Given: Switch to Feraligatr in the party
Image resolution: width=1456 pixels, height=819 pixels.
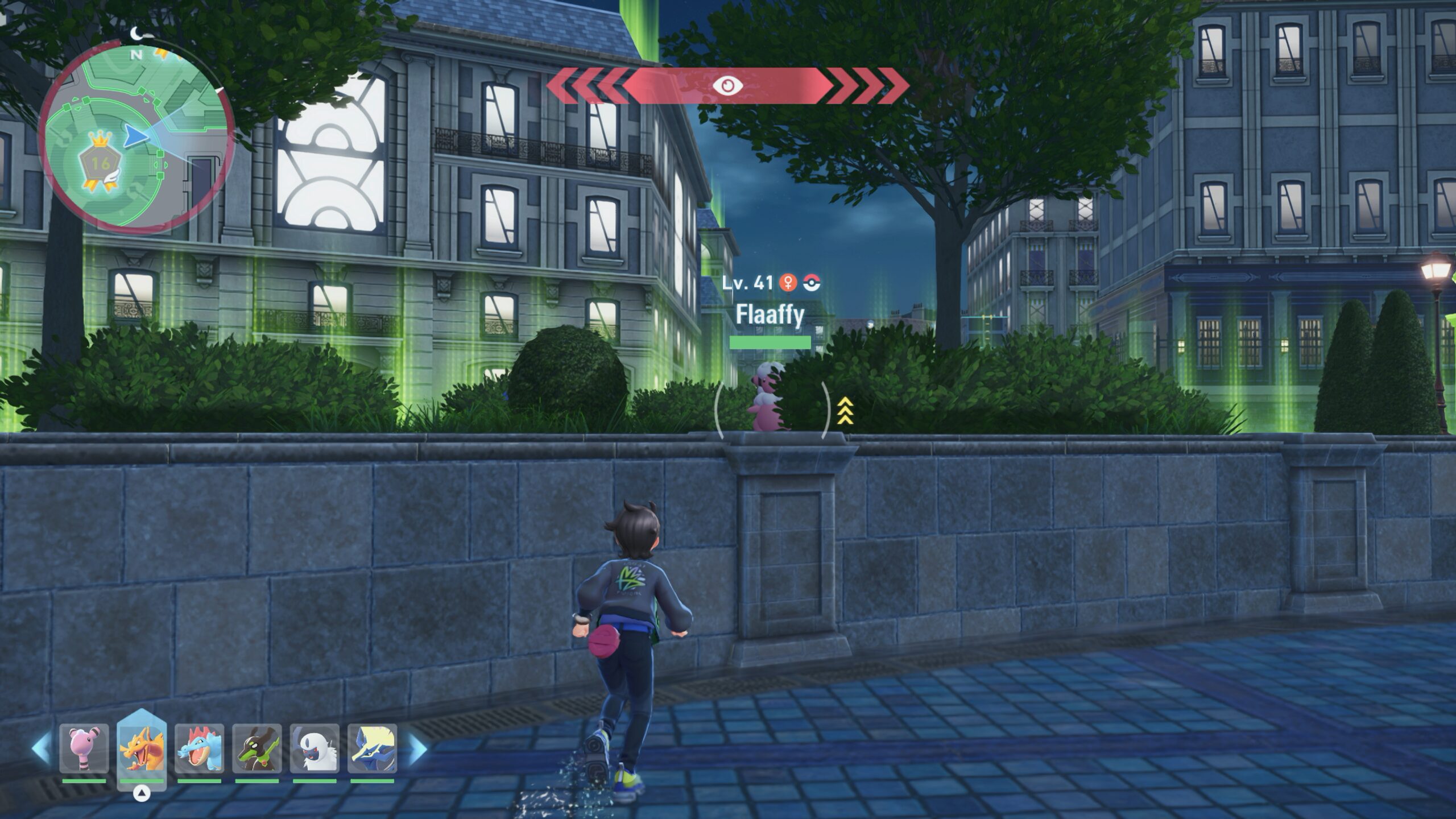Looking at the screenshot, I should (199, 748).
